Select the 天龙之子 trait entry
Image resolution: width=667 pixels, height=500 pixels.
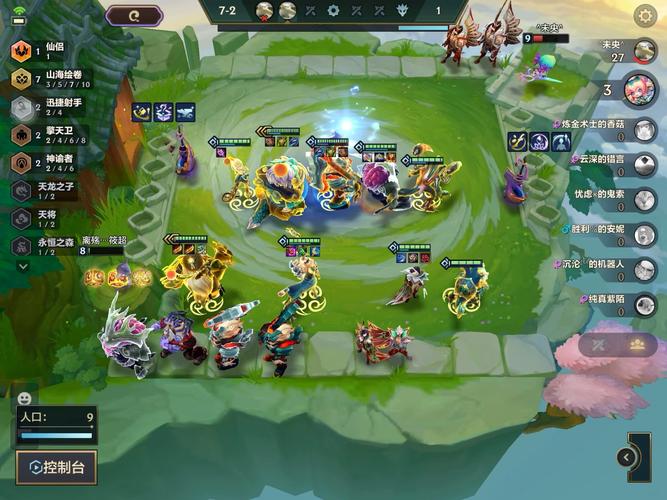50,191
